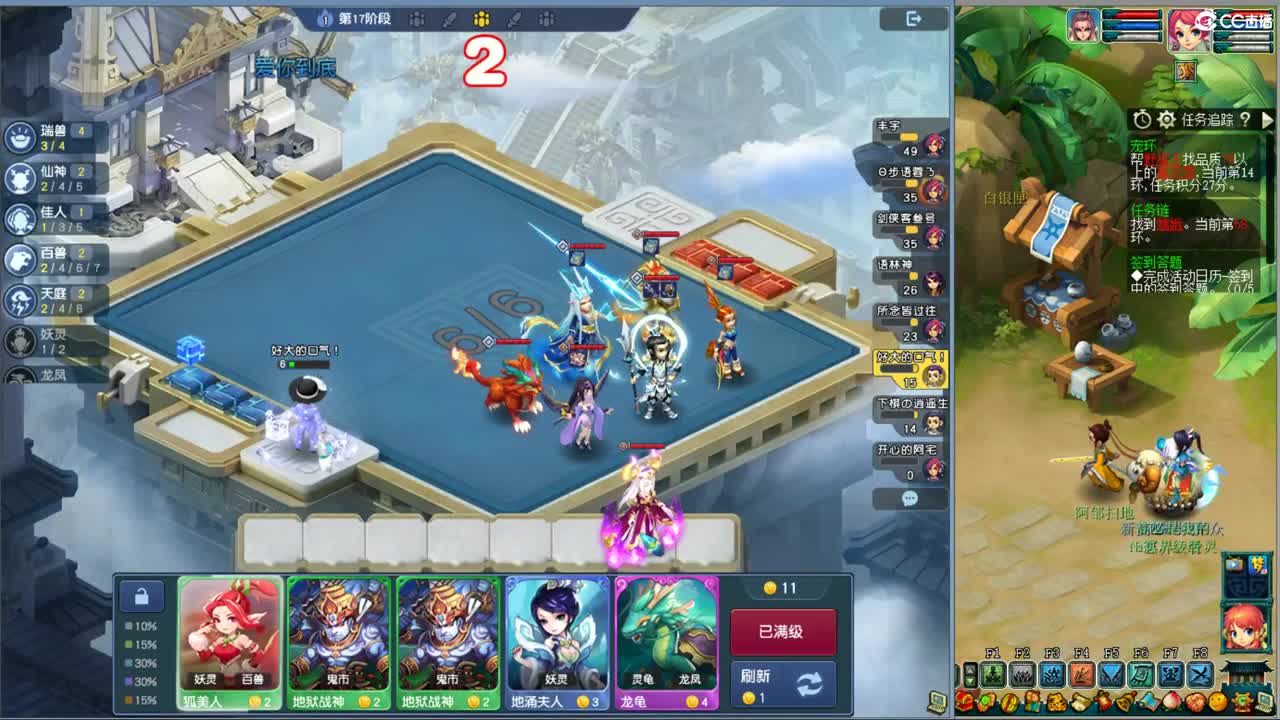
Task: Toggle the lock on the shop panel
Action: 141,596
